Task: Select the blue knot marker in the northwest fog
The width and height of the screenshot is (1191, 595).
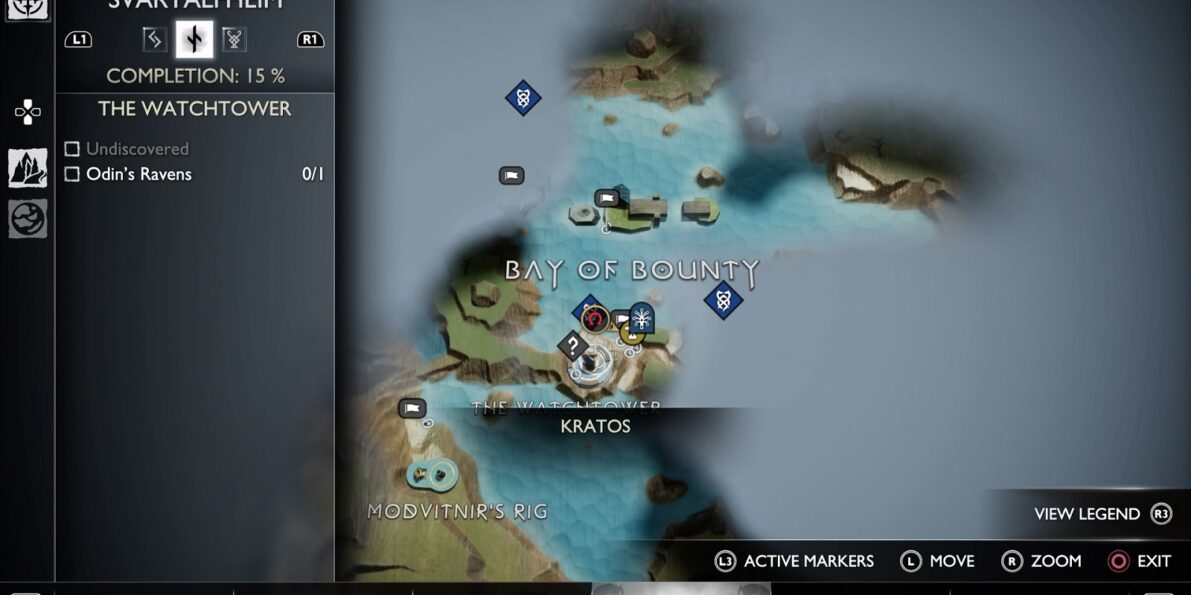Action: click(522, 97)
